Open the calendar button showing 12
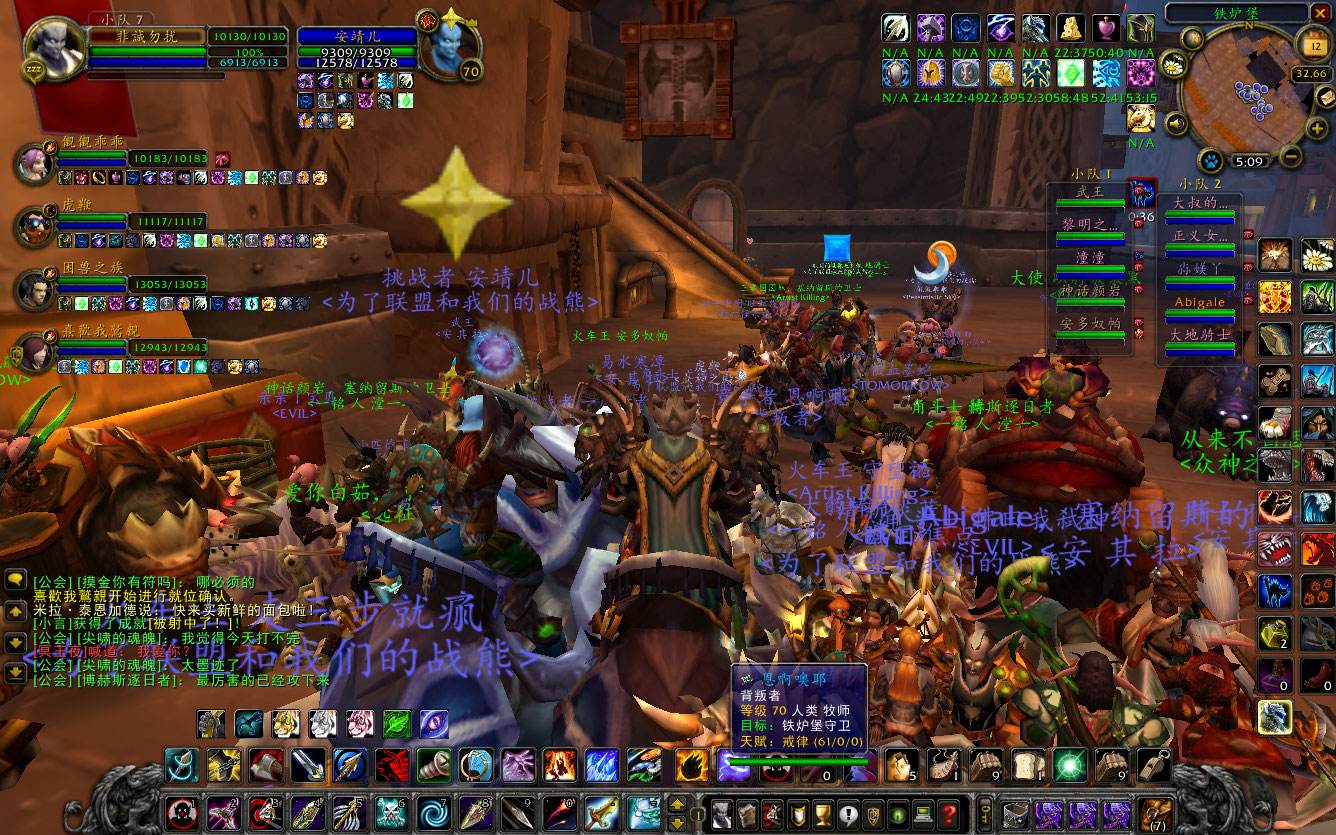Screen dimensions: 1336x835 coord(1312,43)
